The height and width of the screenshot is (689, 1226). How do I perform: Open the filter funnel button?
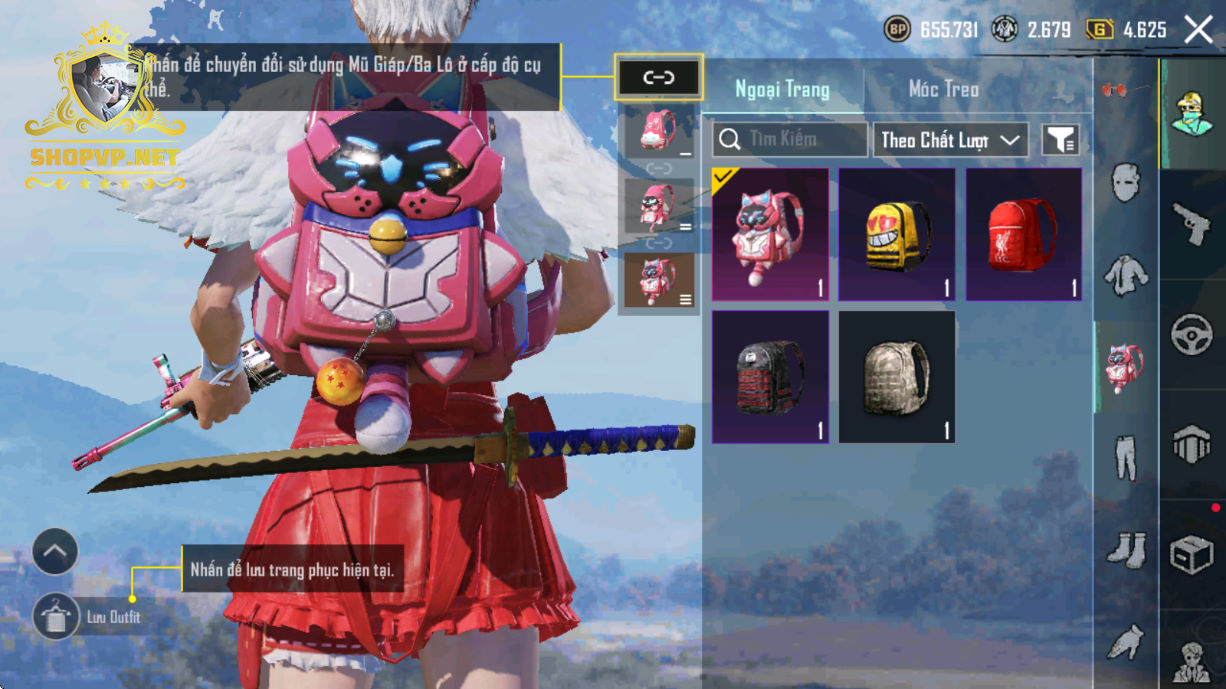click(x=1060, y=140)
